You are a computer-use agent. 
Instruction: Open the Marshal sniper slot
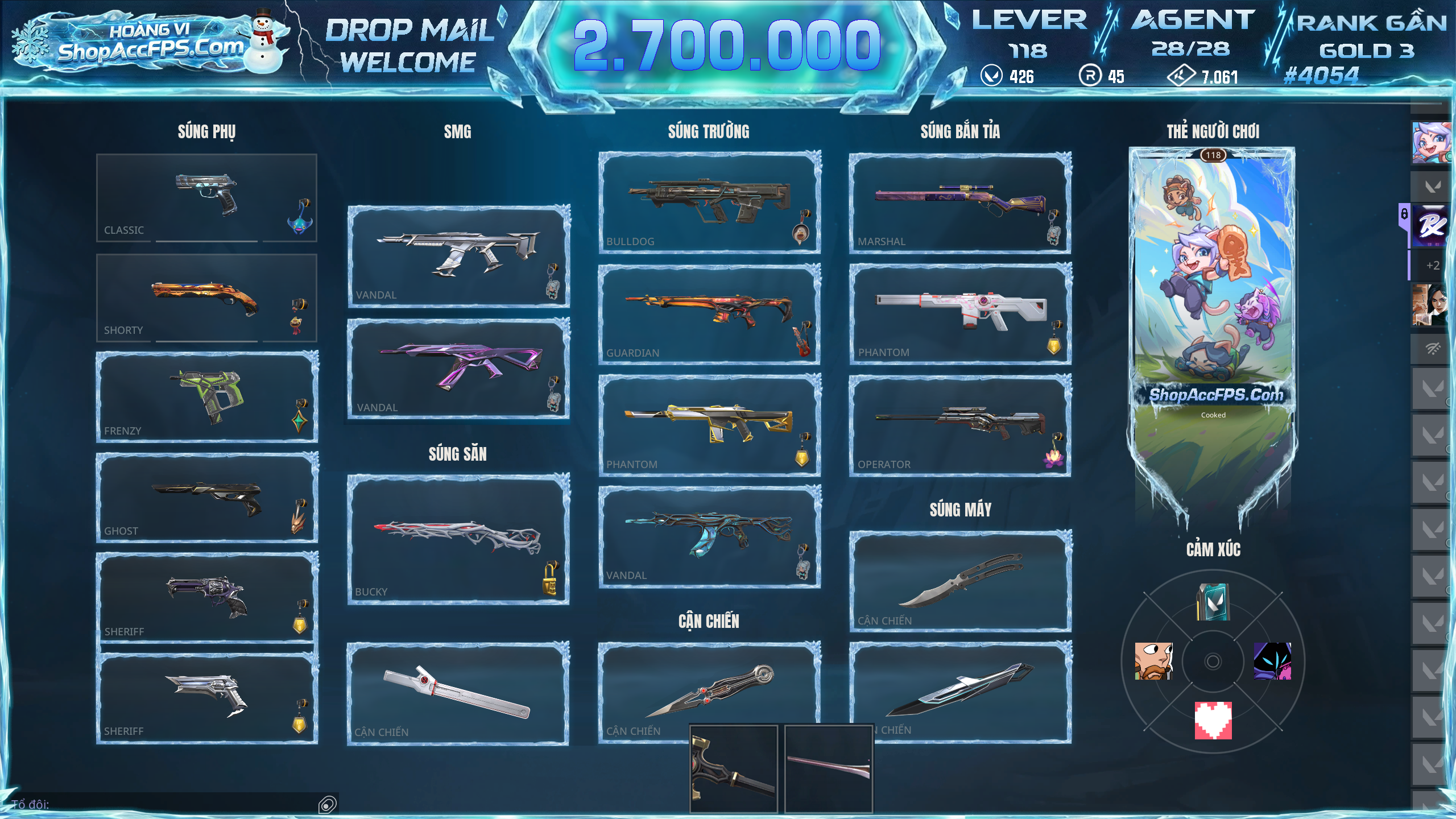point(960,202)
